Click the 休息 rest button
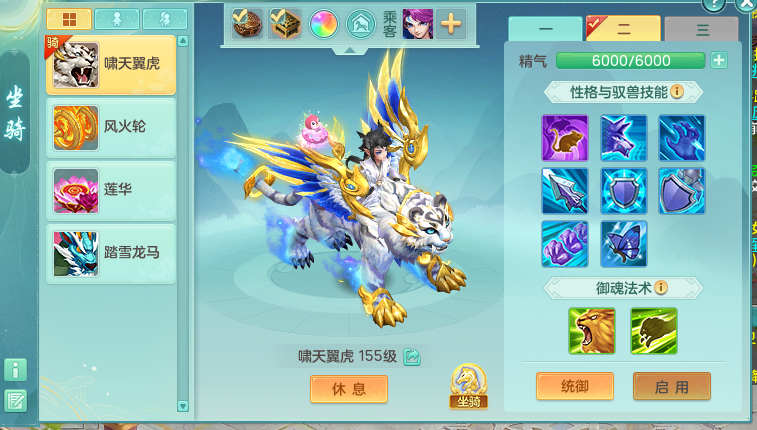Viewport: 757px width, 430px height. click(348, 389)
